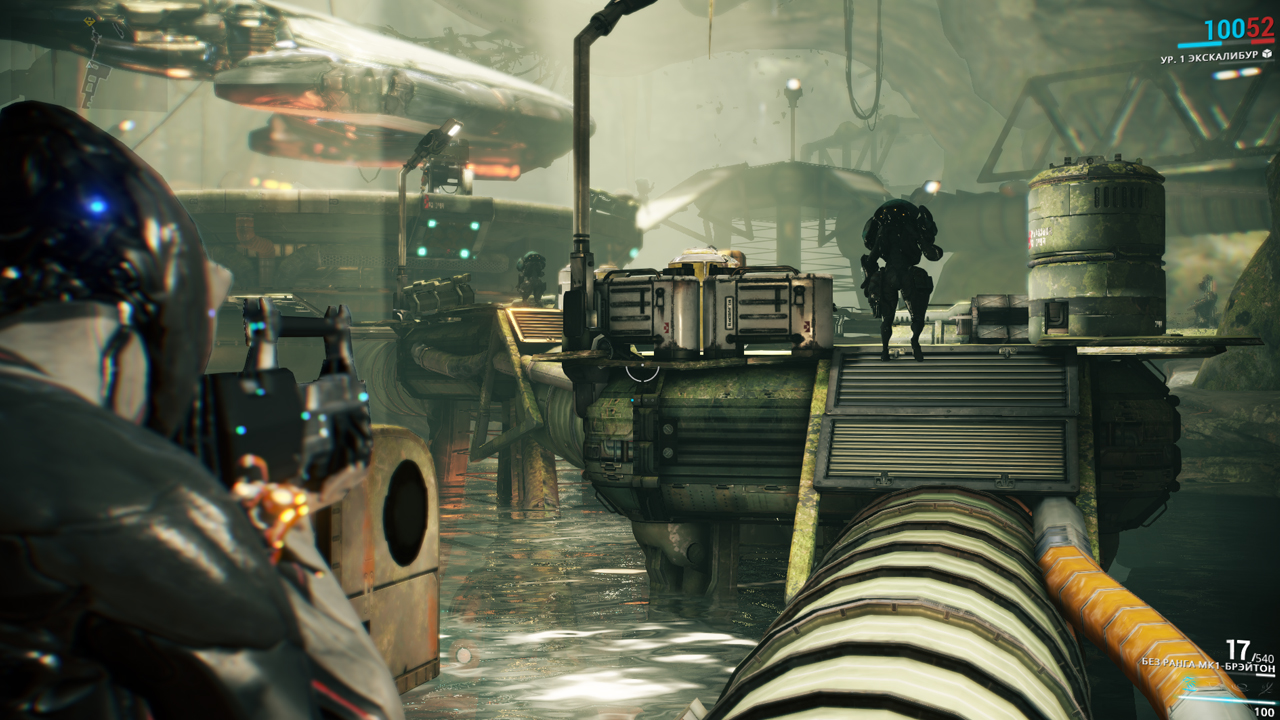This screenshot has height=720, width=1280.
Task: Click the yellow objective marker on the minimap
Action: pos(89,21)
